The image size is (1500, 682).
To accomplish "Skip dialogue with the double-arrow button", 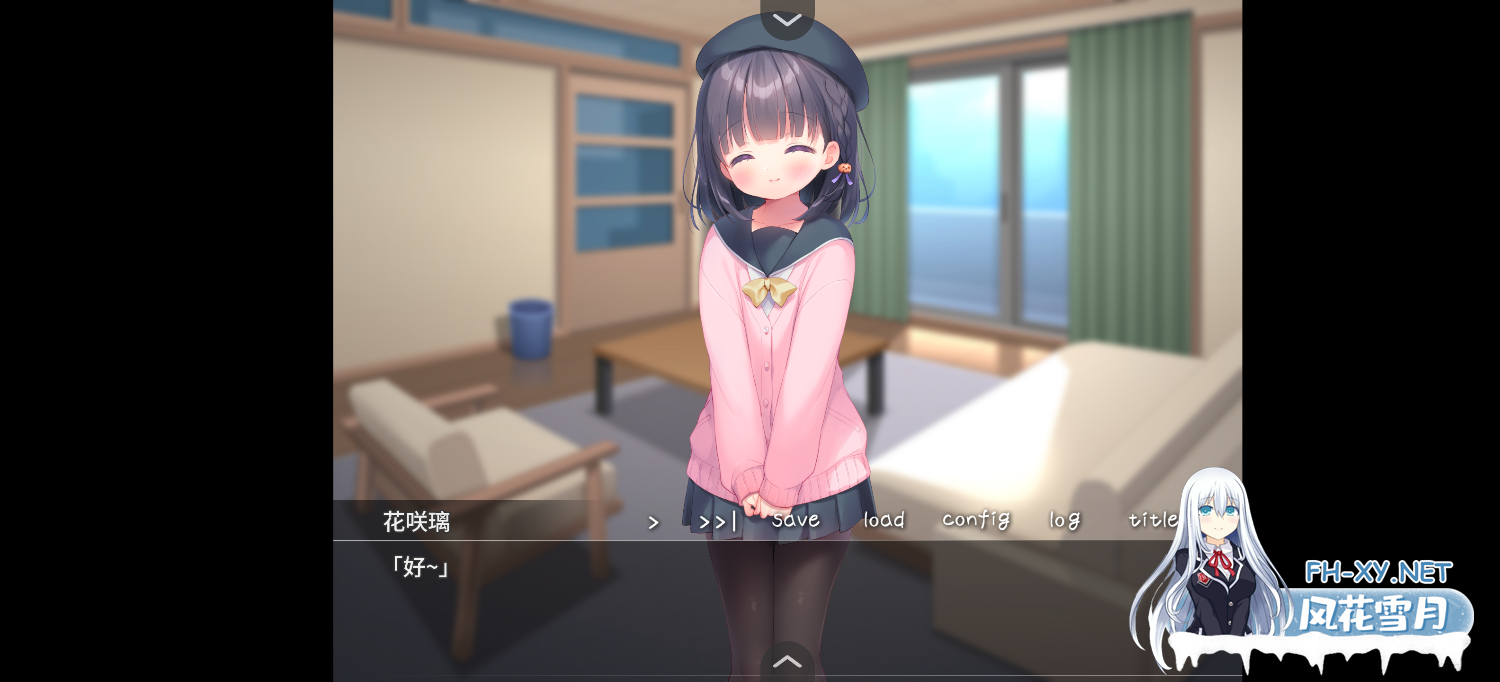I will click(717, 521).
